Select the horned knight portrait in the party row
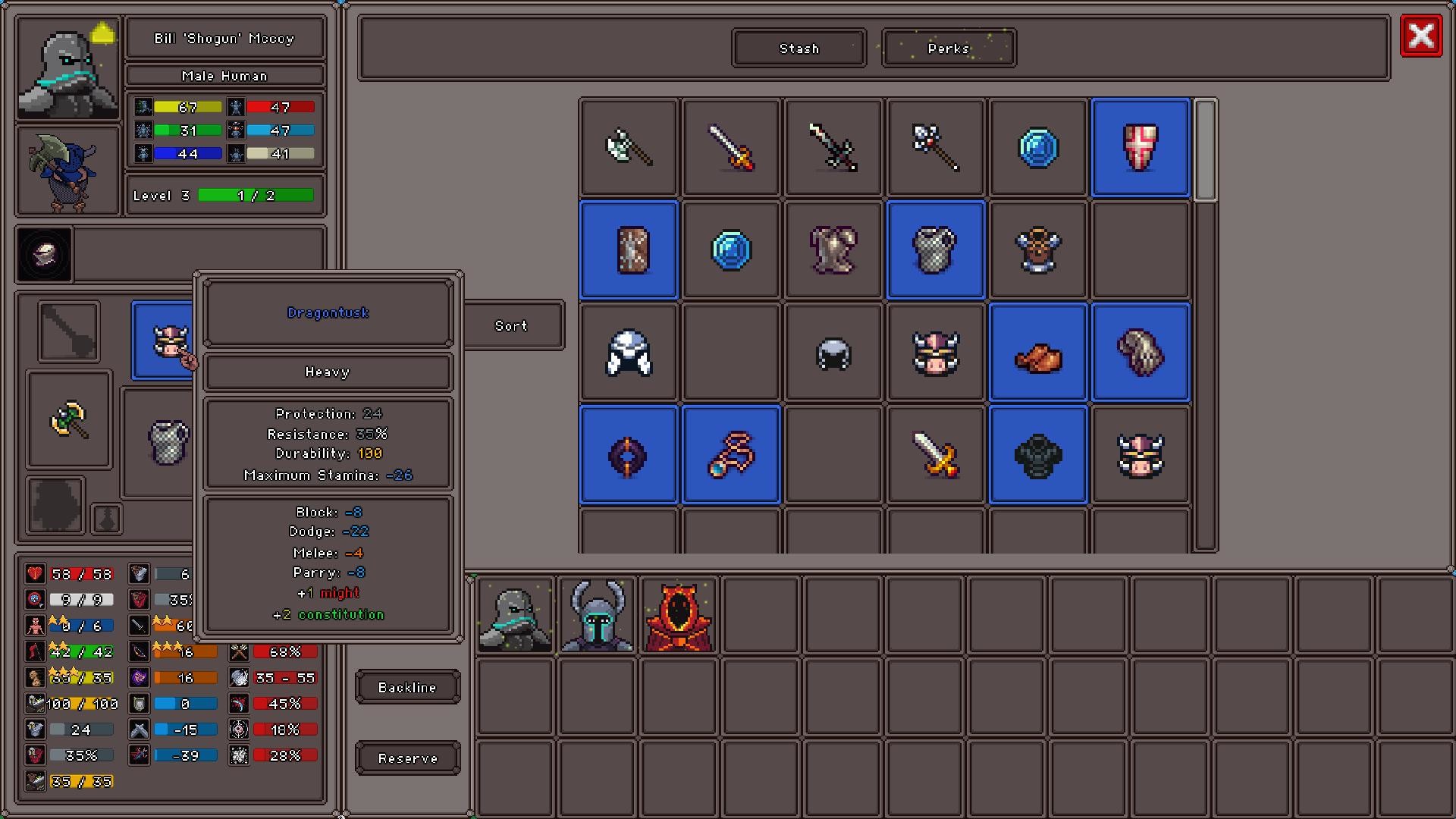Viewport: 1456px width, 819px height. click(596, 616)
